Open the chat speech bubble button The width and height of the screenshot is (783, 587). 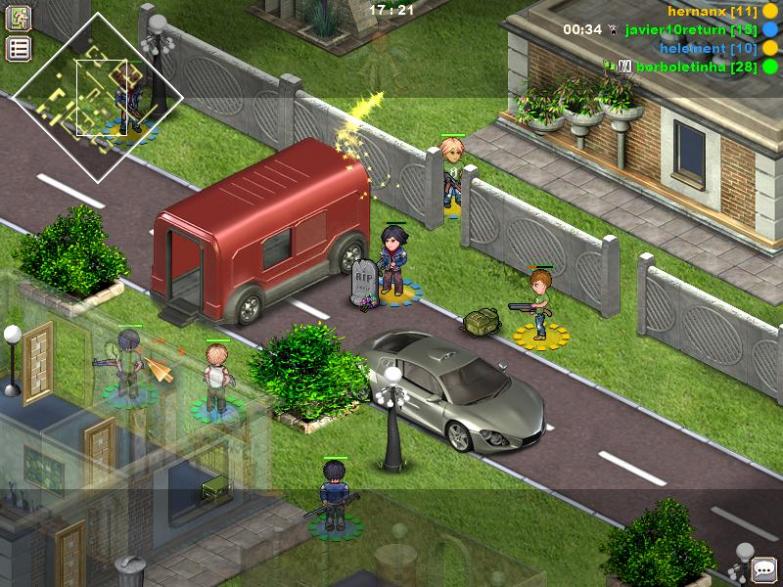click(x=765, y=570)
